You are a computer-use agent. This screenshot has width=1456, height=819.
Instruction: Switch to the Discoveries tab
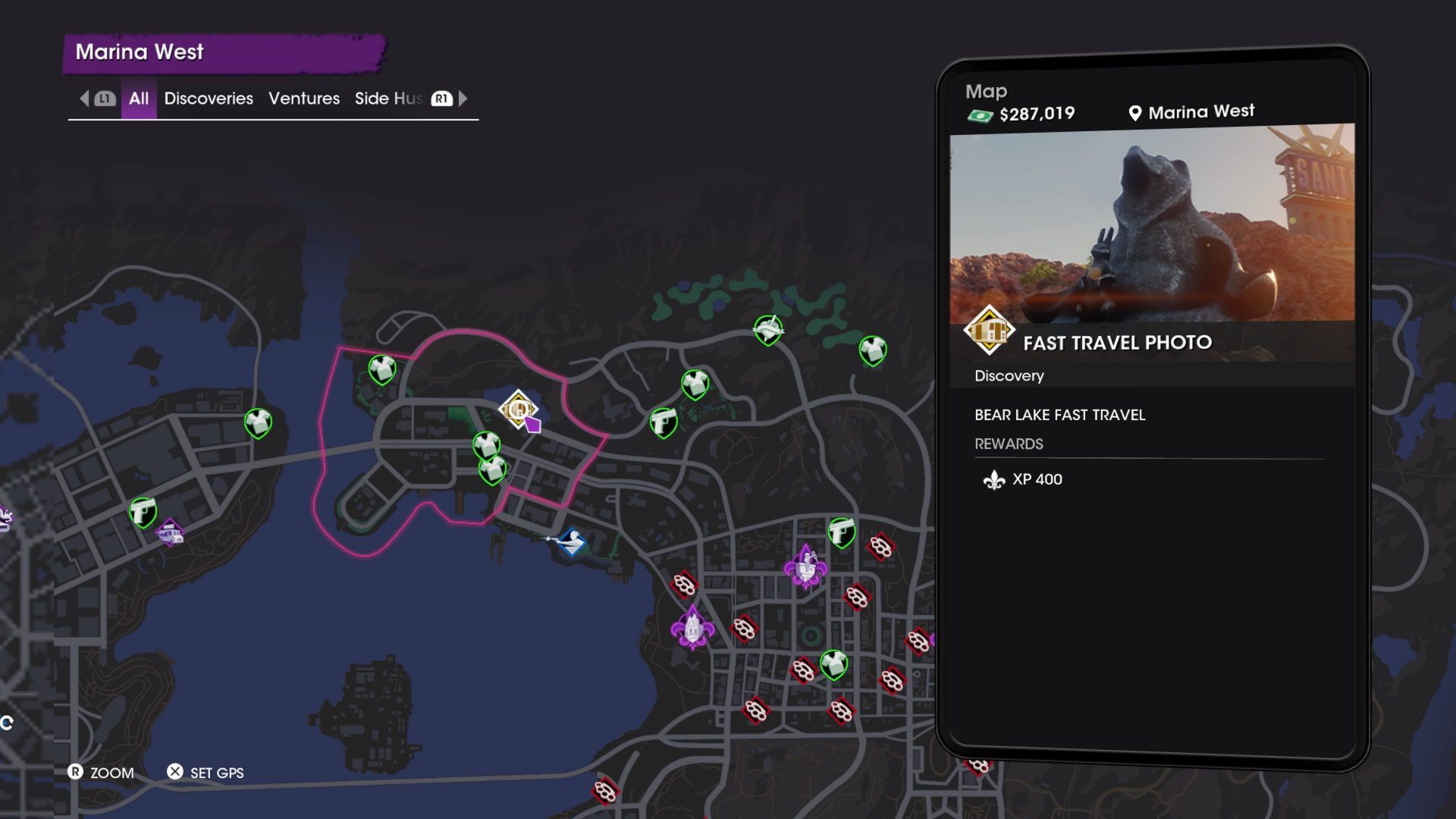(x=209, y=99)
